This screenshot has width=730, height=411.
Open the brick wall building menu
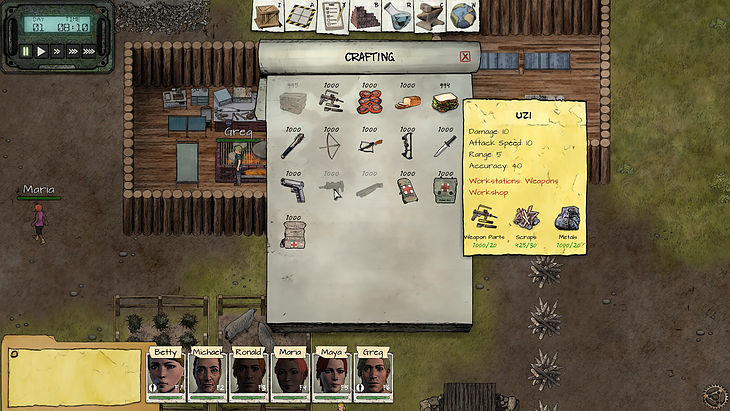point(366,16)
